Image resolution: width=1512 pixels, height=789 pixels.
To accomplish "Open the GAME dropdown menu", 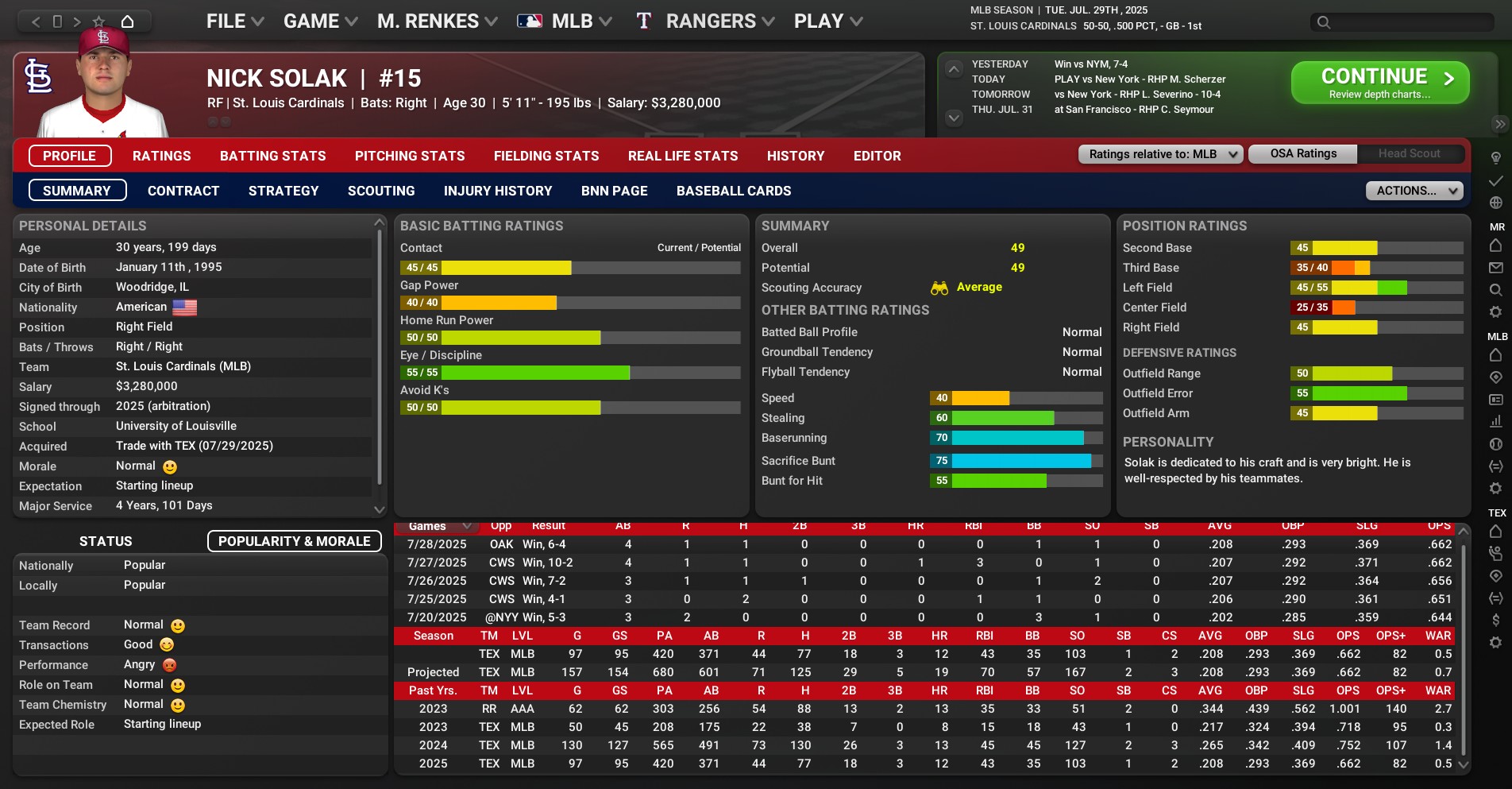I will click(320, 21).
